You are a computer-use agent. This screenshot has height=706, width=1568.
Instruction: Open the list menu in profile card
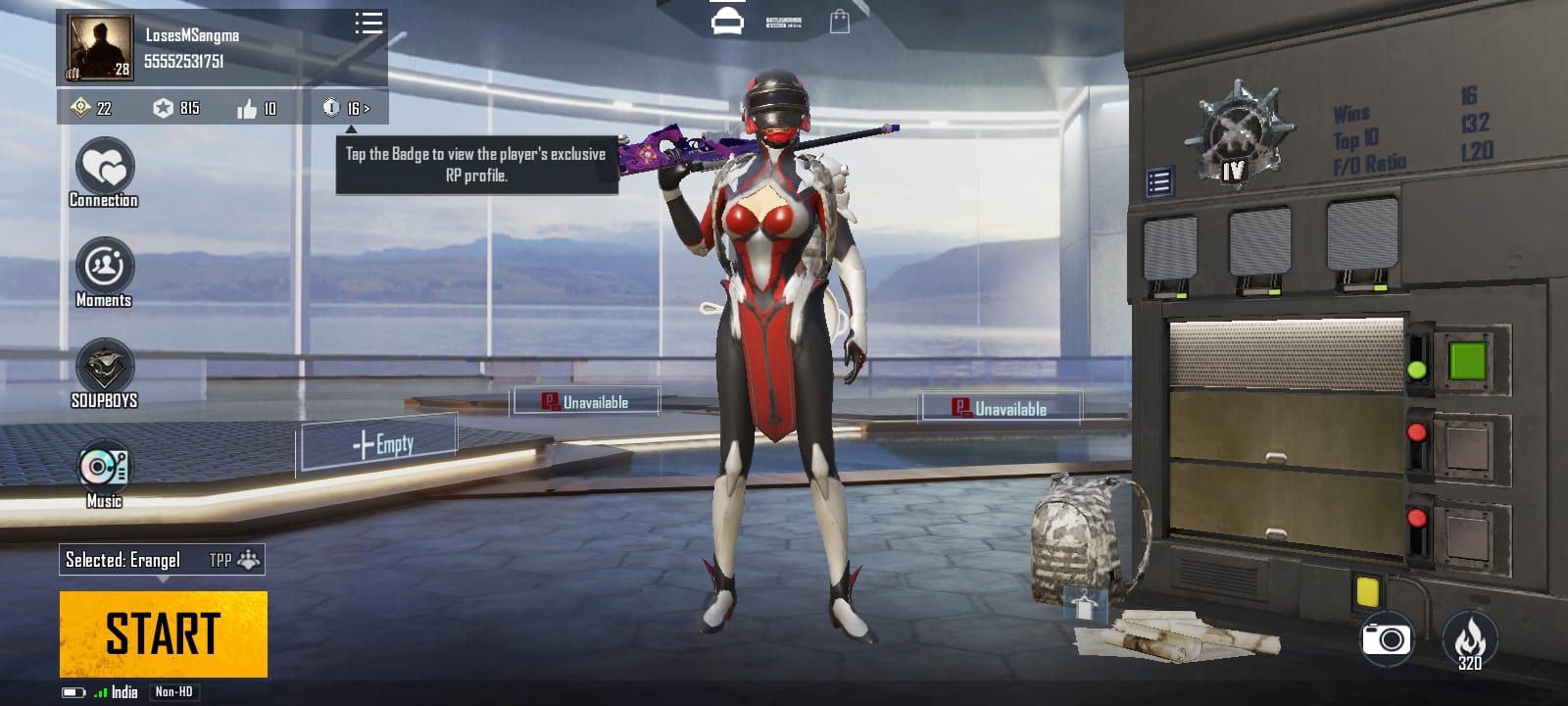(368, 24)
